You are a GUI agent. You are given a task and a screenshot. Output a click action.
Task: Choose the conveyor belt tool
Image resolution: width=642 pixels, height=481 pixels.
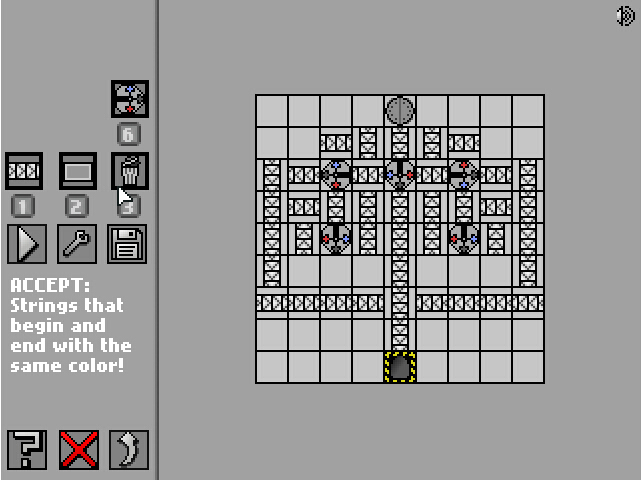(24, 171)
